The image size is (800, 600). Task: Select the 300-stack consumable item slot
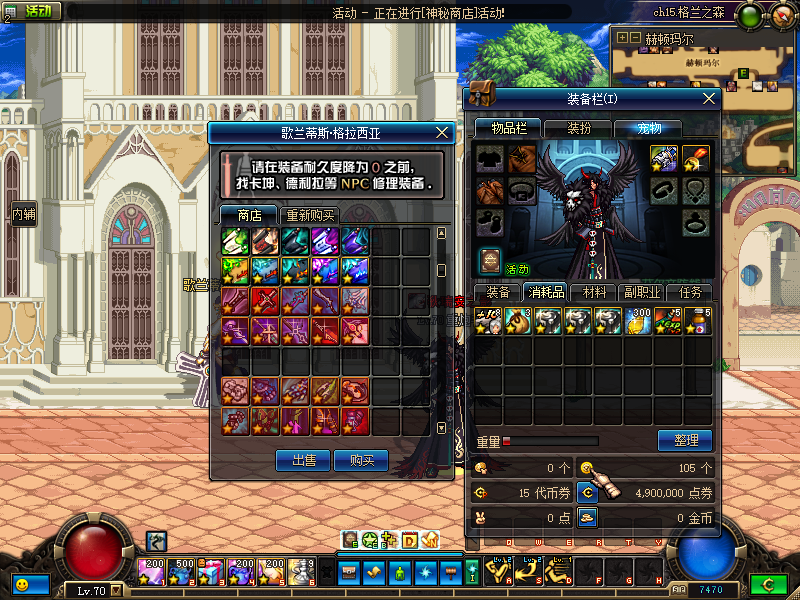pyautogui.click(x=638, y=321)
